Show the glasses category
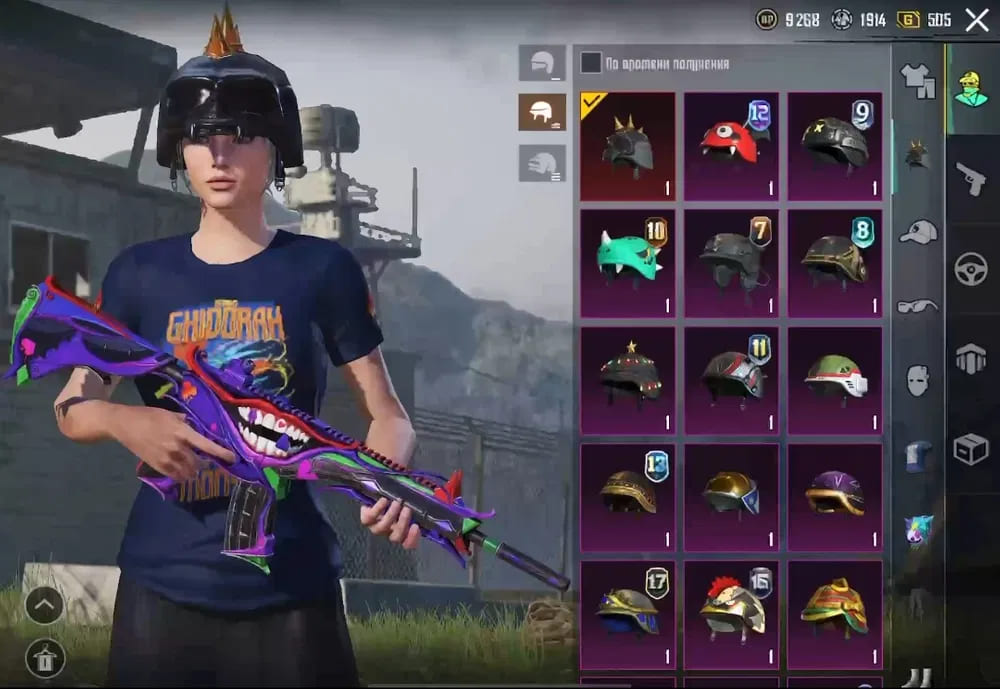 coord(917,306)
